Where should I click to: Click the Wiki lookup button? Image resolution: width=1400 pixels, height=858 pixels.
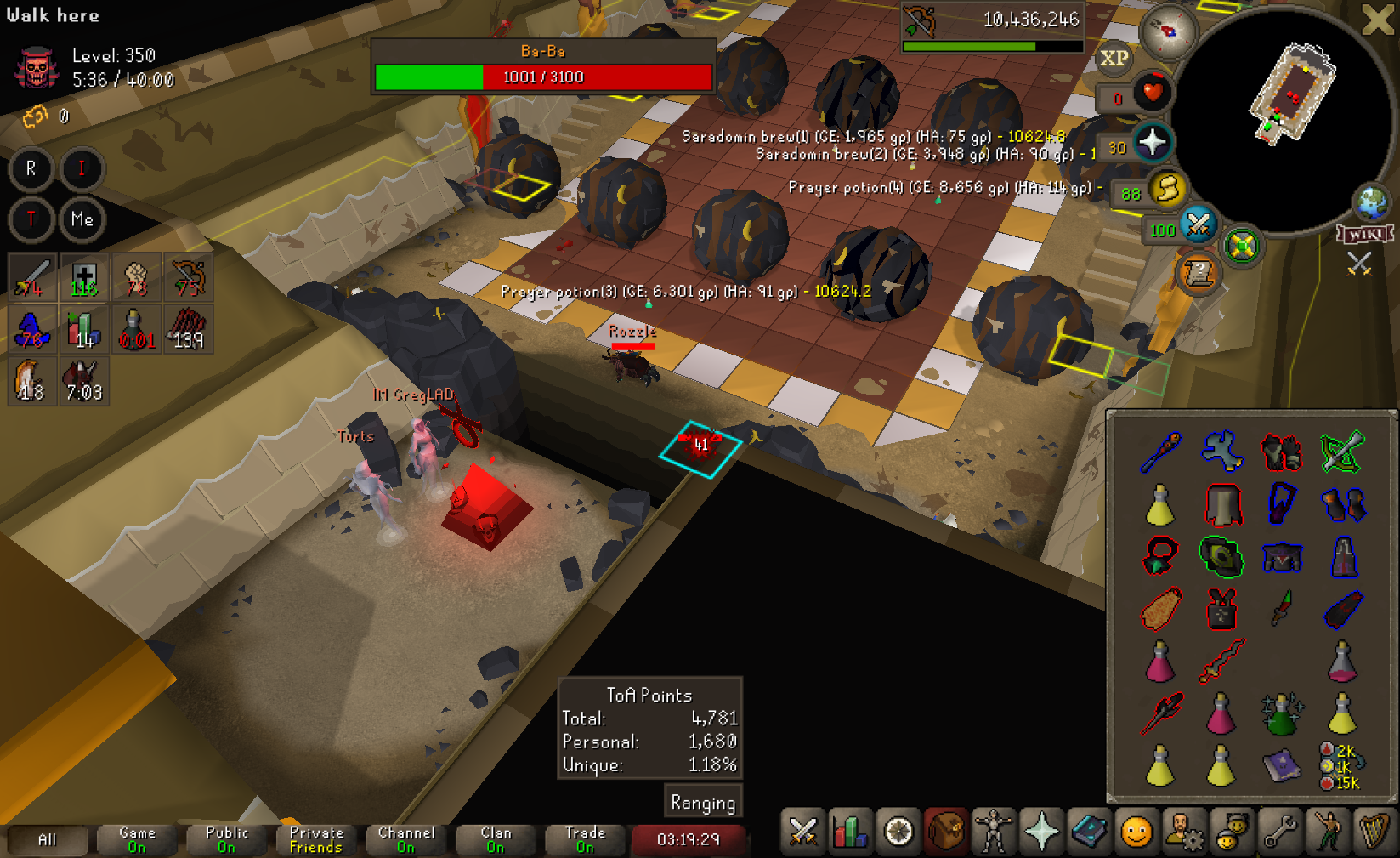tap(1364, 234)
